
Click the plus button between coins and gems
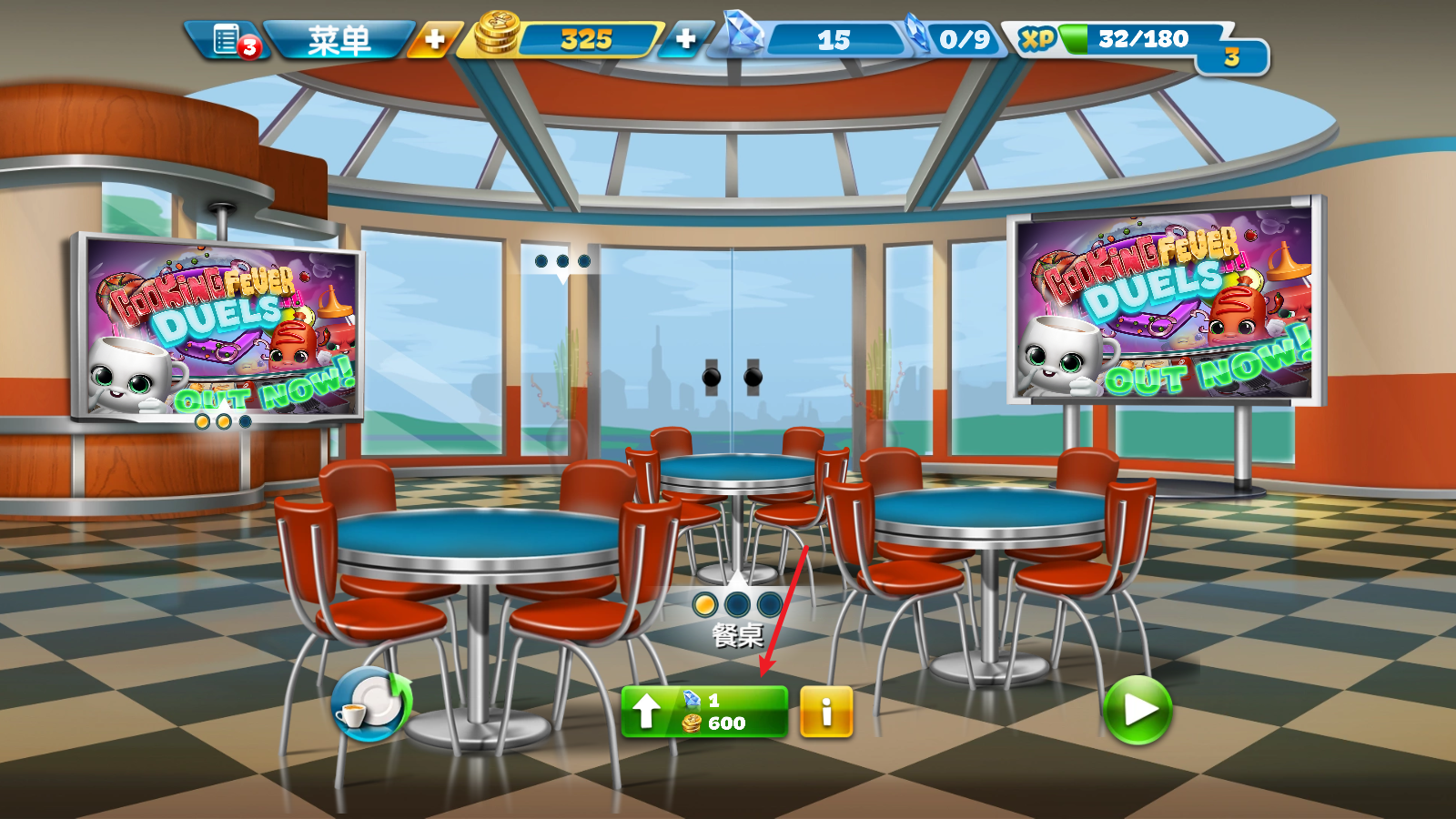(686, 40)
